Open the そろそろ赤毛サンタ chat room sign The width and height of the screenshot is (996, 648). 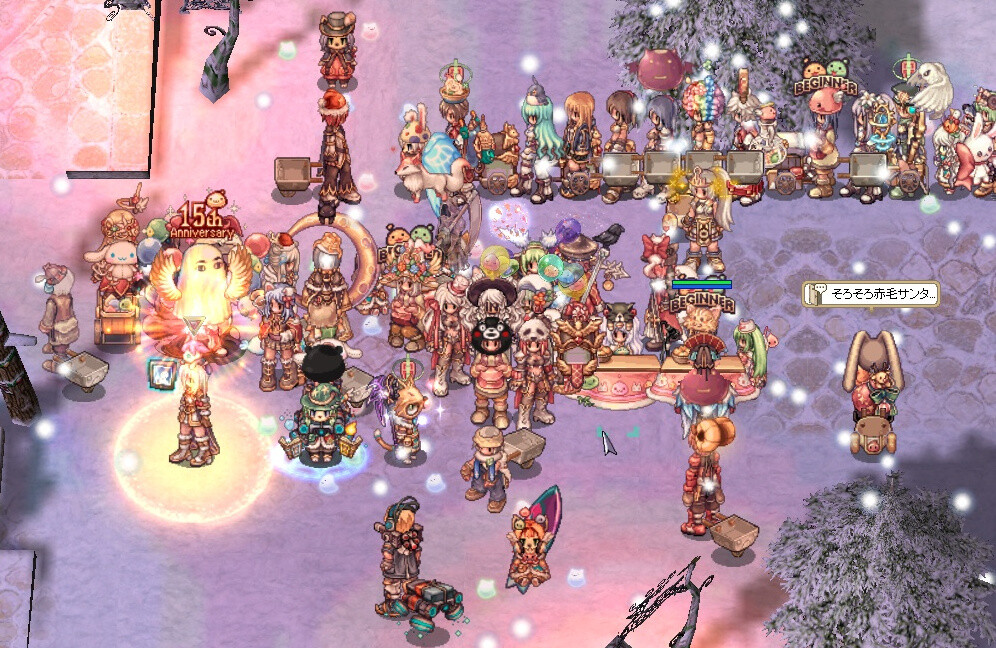pos(871,293)
